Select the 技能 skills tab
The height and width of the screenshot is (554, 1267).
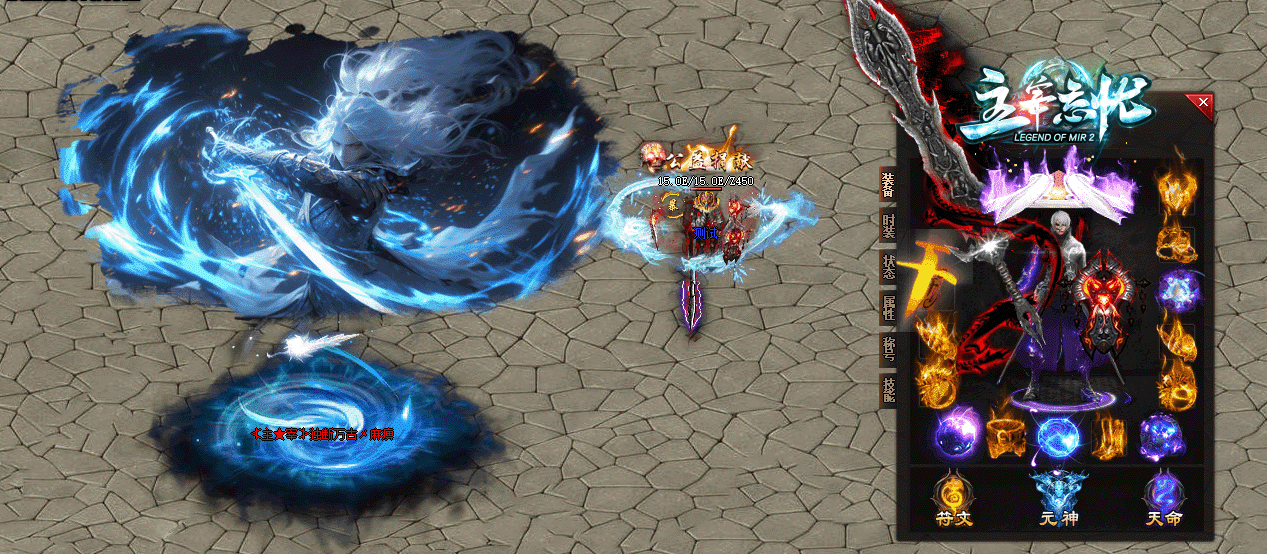click(887, 390)
